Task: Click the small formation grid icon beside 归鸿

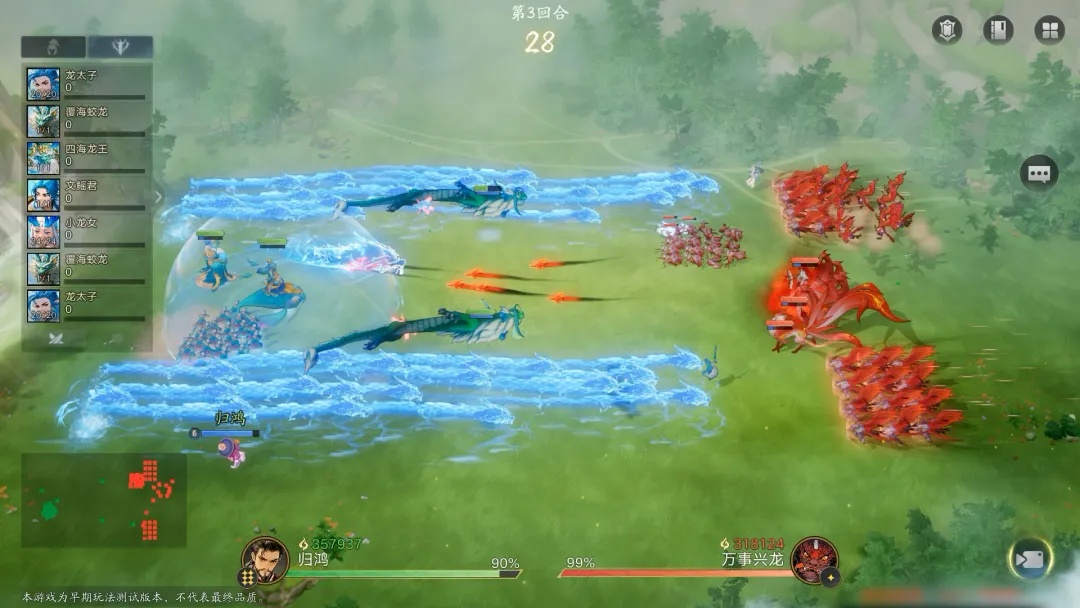Action: [x=246, y=577]
